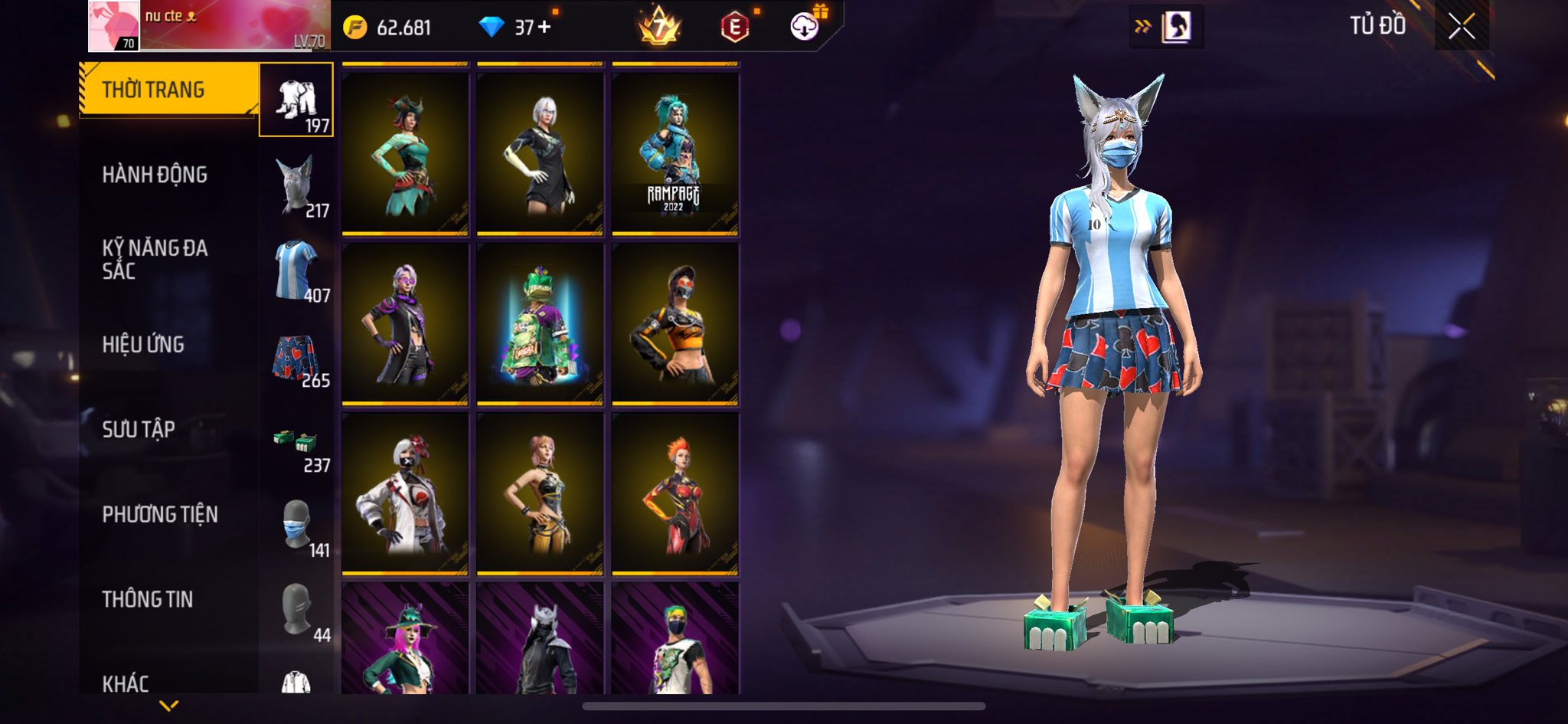Select the heart skirt bottoms category
Image resolution: width=1568 pixels, height=724 pixels.
(x=296, y=357)
